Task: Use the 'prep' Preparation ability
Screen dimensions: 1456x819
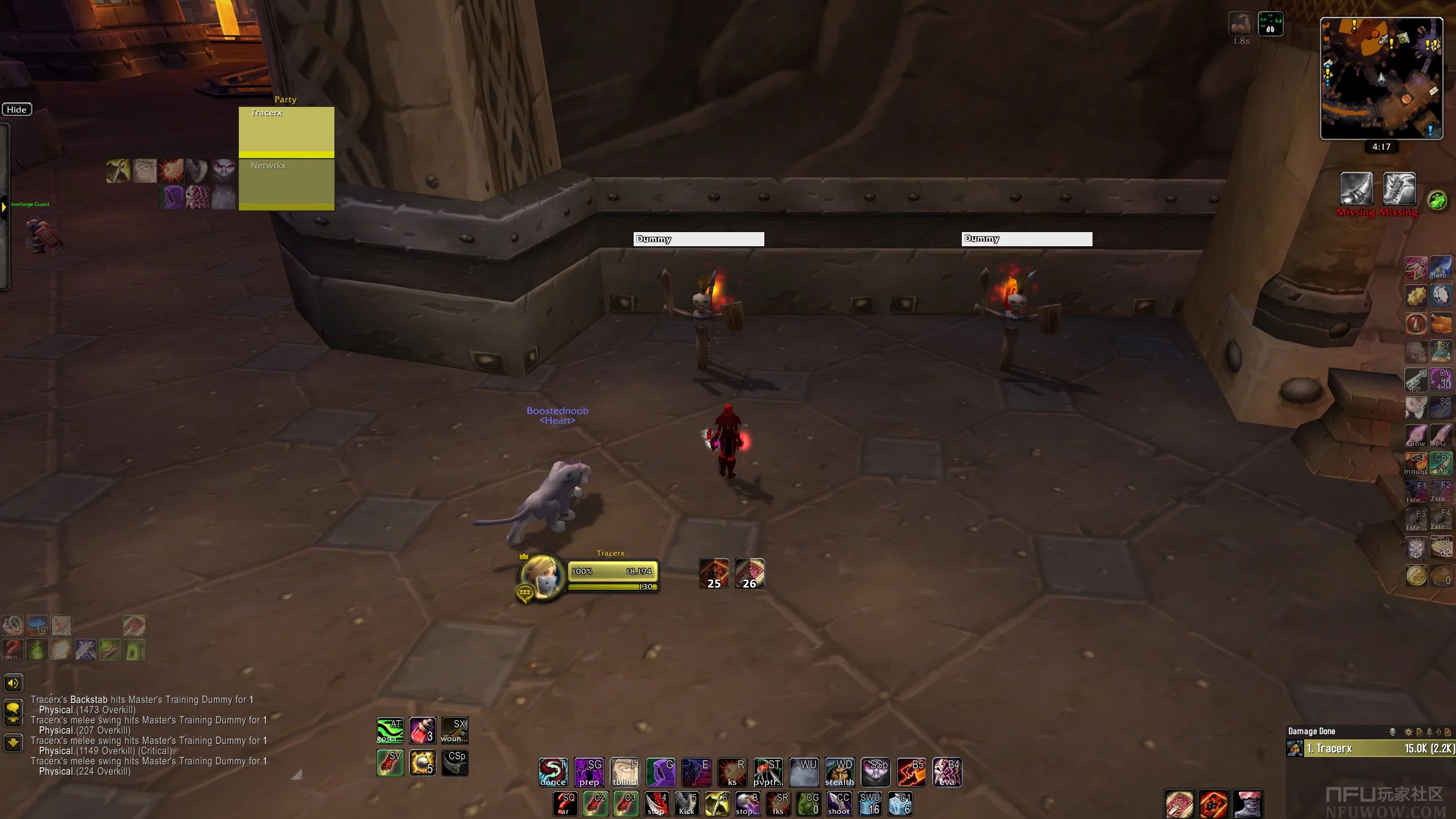Action: [x=589, y=772]
